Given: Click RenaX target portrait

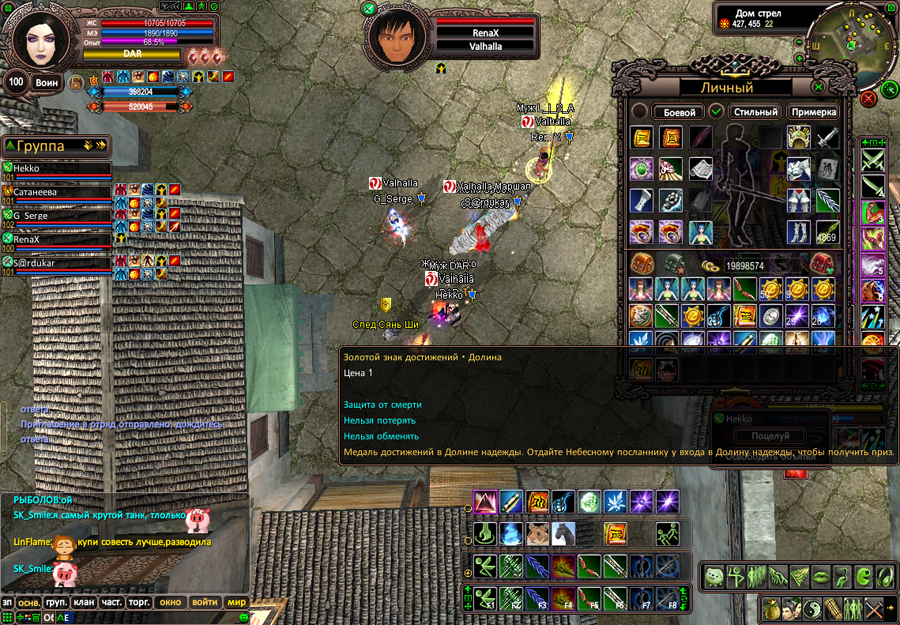Looking at the screenshot, I should tap(398, 39).
